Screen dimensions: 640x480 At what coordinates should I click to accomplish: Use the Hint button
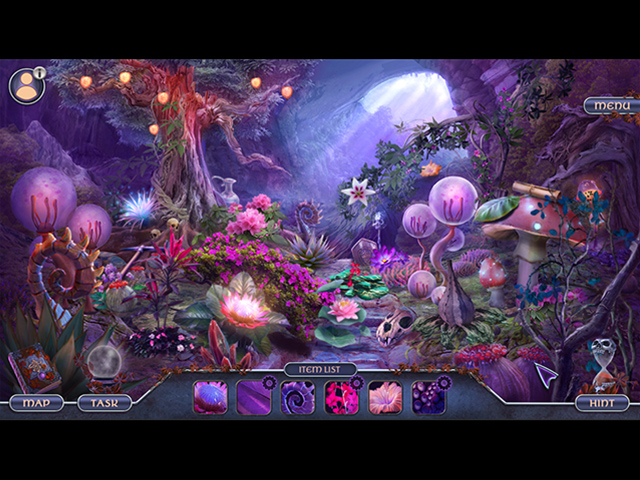tap(601, 403)
